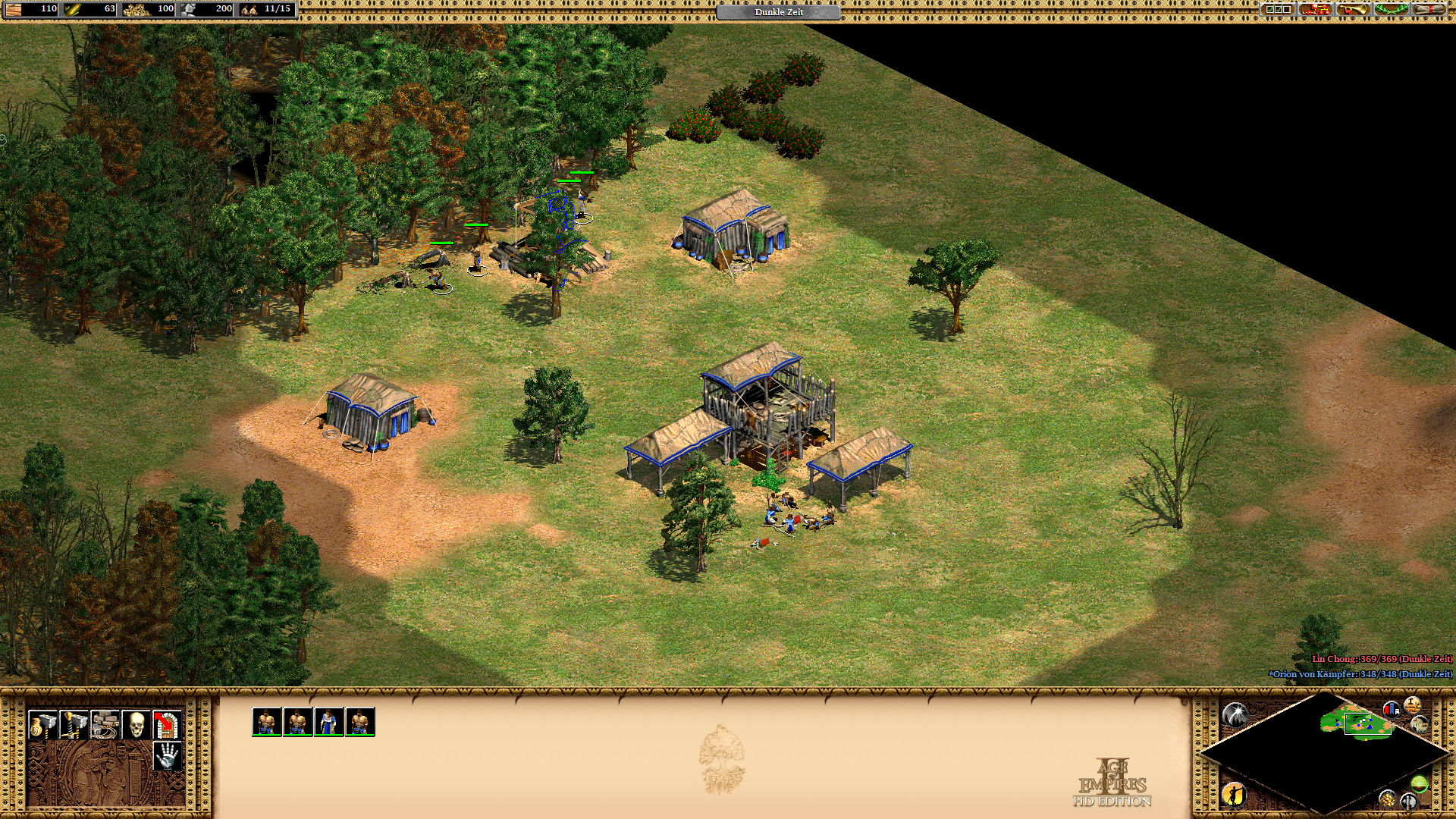This screenshot has height=819, width=1456.
Task: Click the Dunkle Zeit age indicator
Action: tap(778, 12)
